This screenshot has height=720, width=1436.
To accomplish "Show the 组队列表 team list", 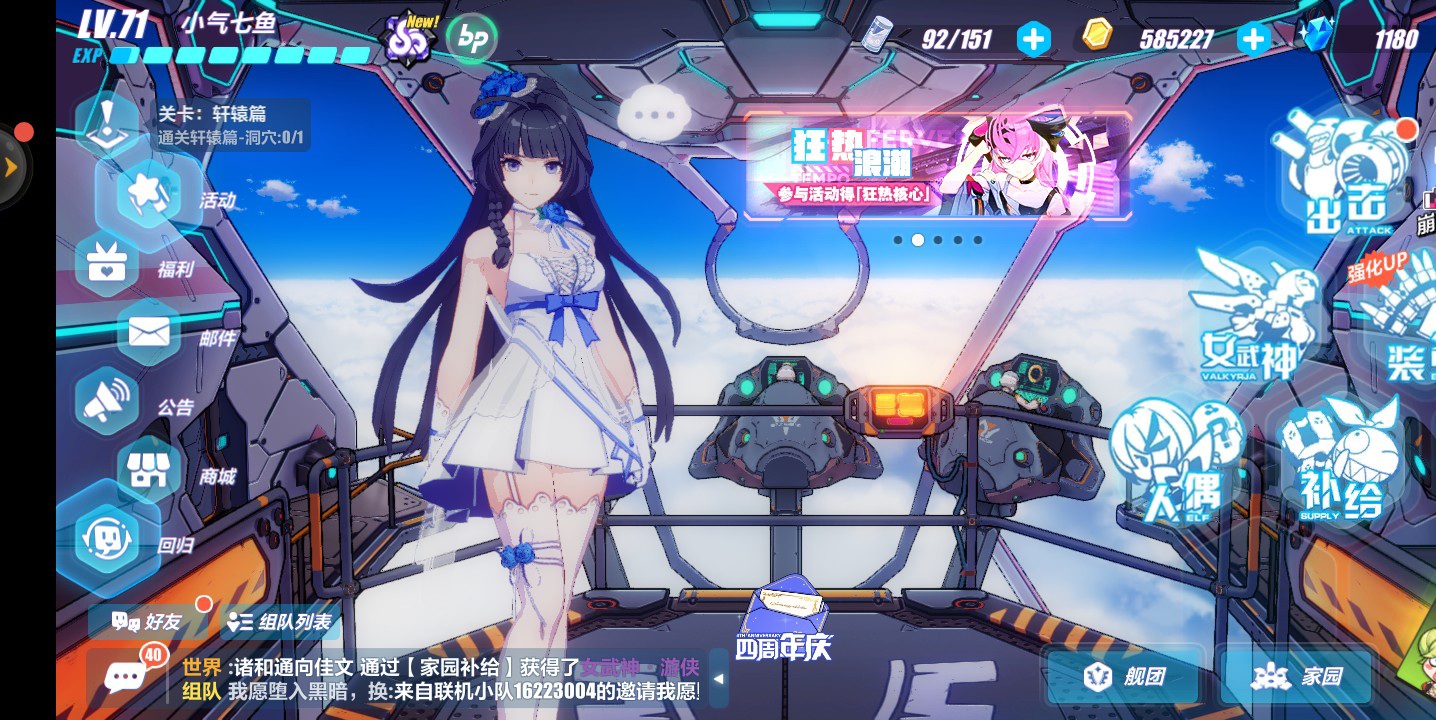I will click(x=280, y=622).
